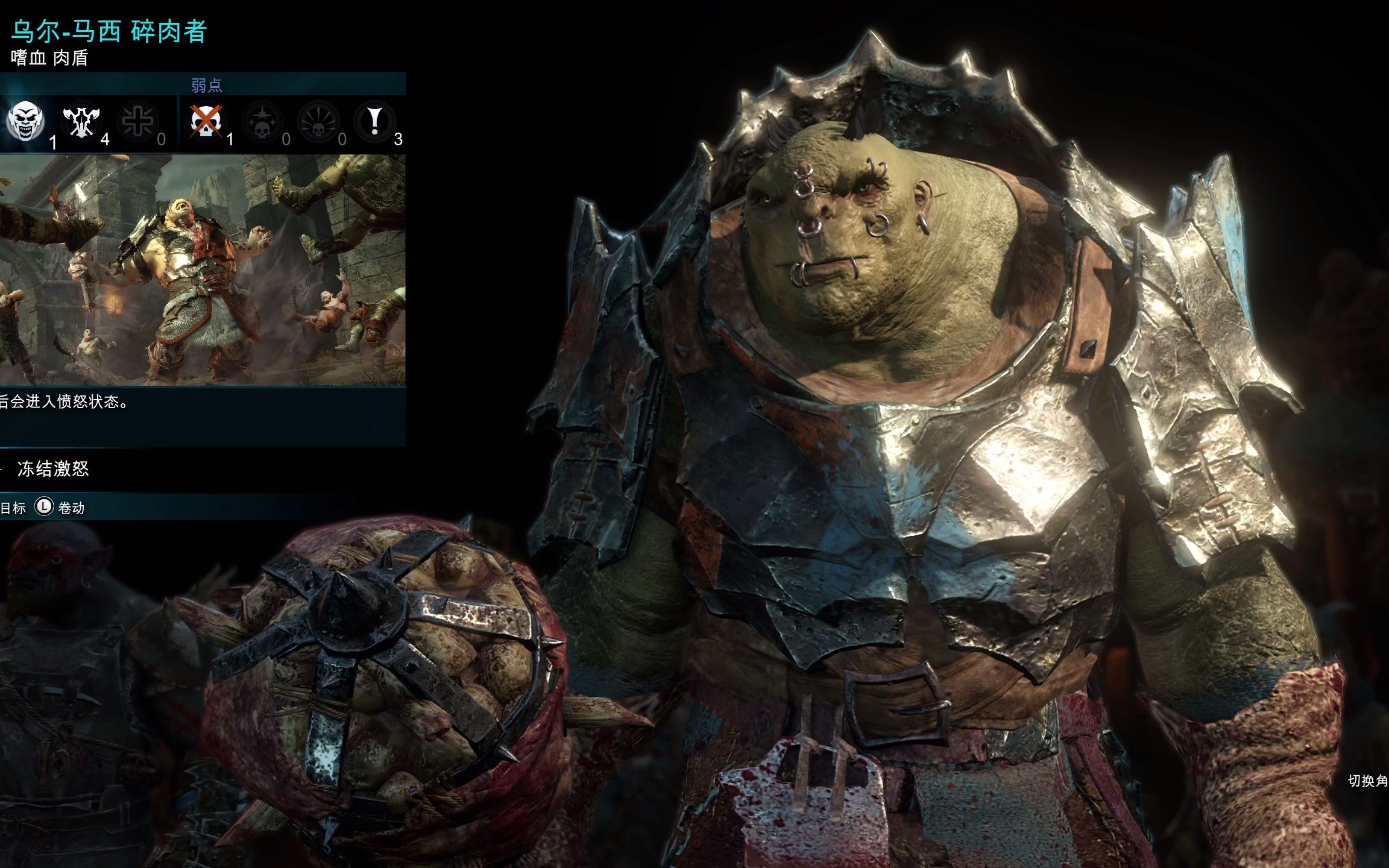Open the 弱点 weaknesses header
This screenshot has height=868, width=1389.
[x=206, y=85]
